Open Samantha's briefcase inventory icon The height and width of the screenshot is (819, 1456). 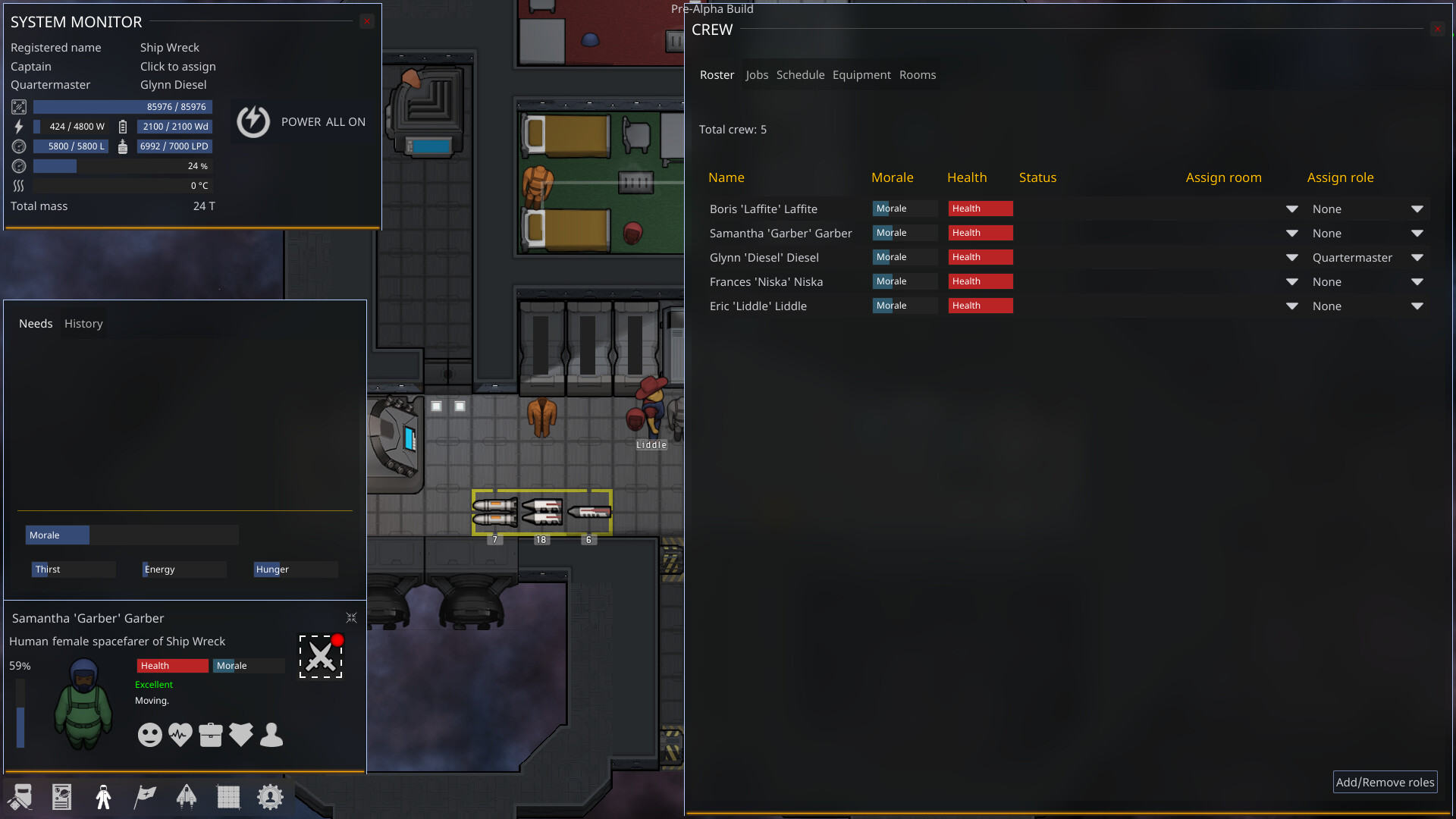210,734
